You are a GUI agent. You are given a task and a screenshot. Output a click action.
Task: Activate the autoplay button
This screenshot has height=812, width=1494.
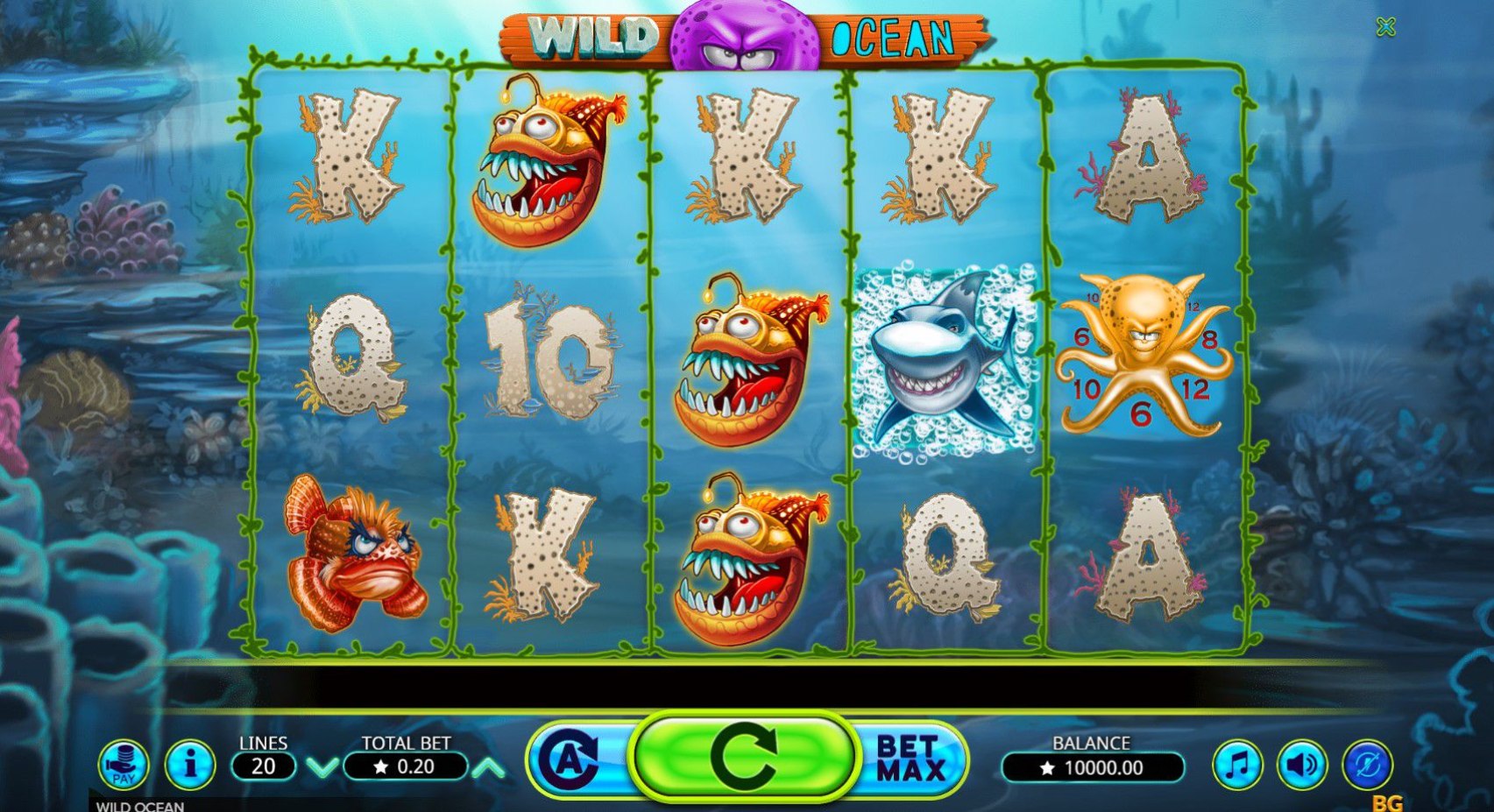tap(571, 759)
